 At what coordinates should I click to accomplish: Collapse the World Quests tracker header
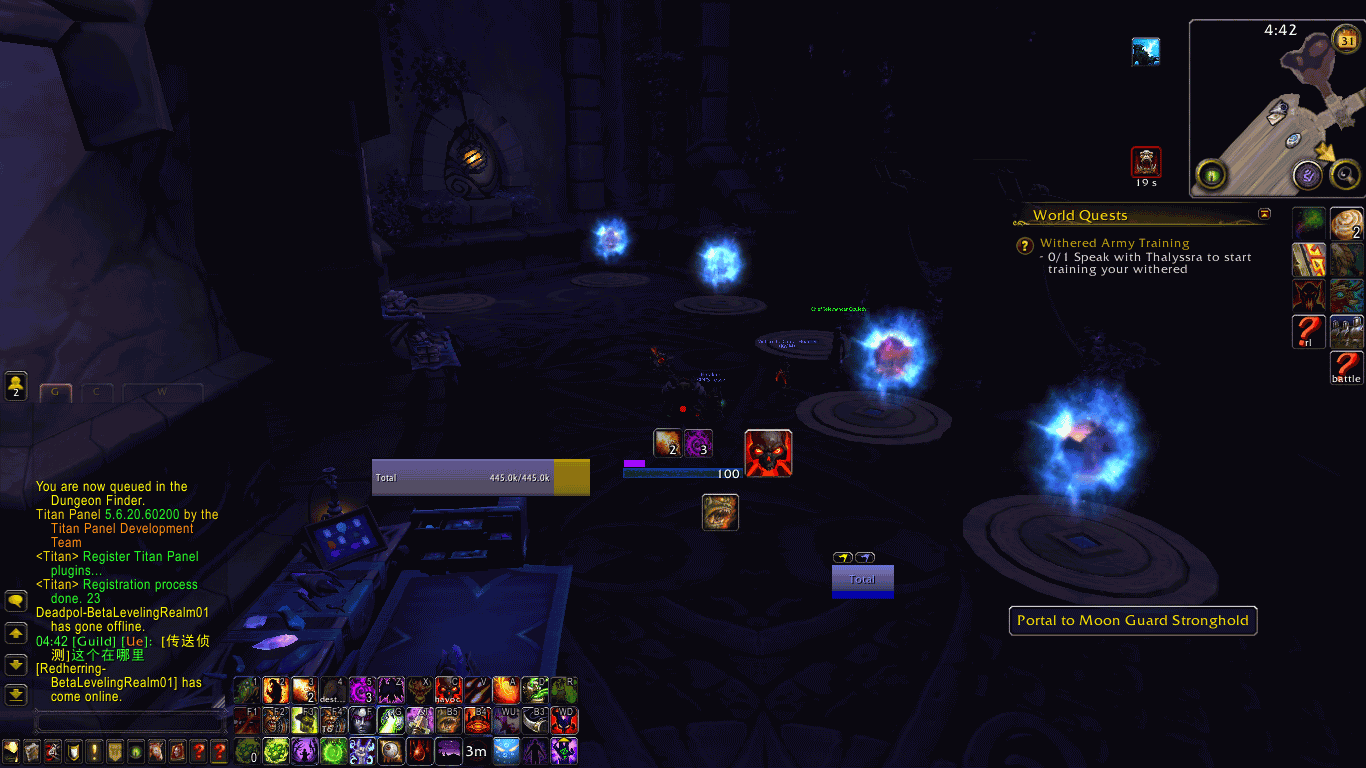(1264, 214)
